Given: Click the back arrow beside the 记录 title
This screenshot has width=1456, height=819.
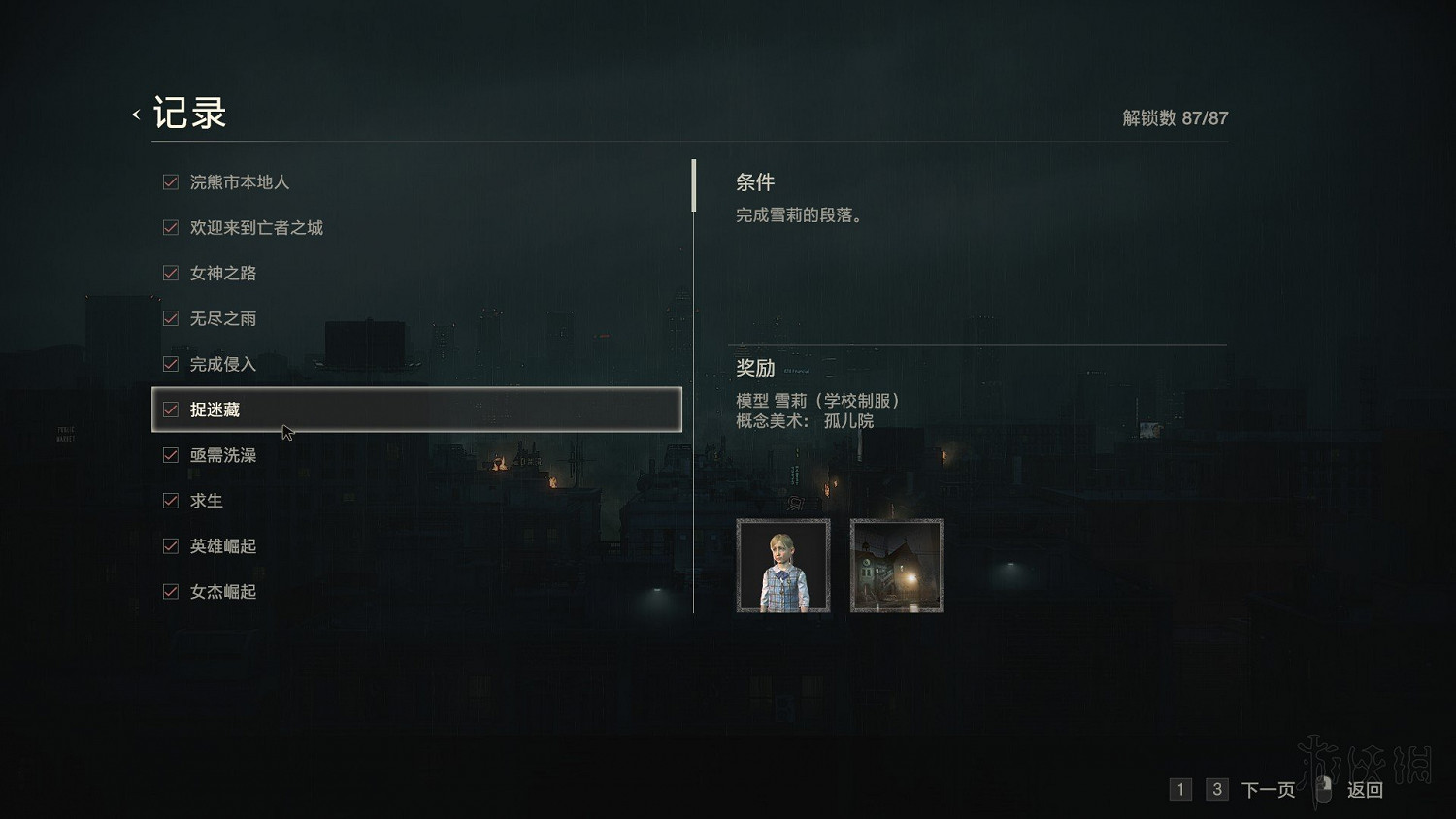Looking at the screenshot, I should [x=135, y=113].
